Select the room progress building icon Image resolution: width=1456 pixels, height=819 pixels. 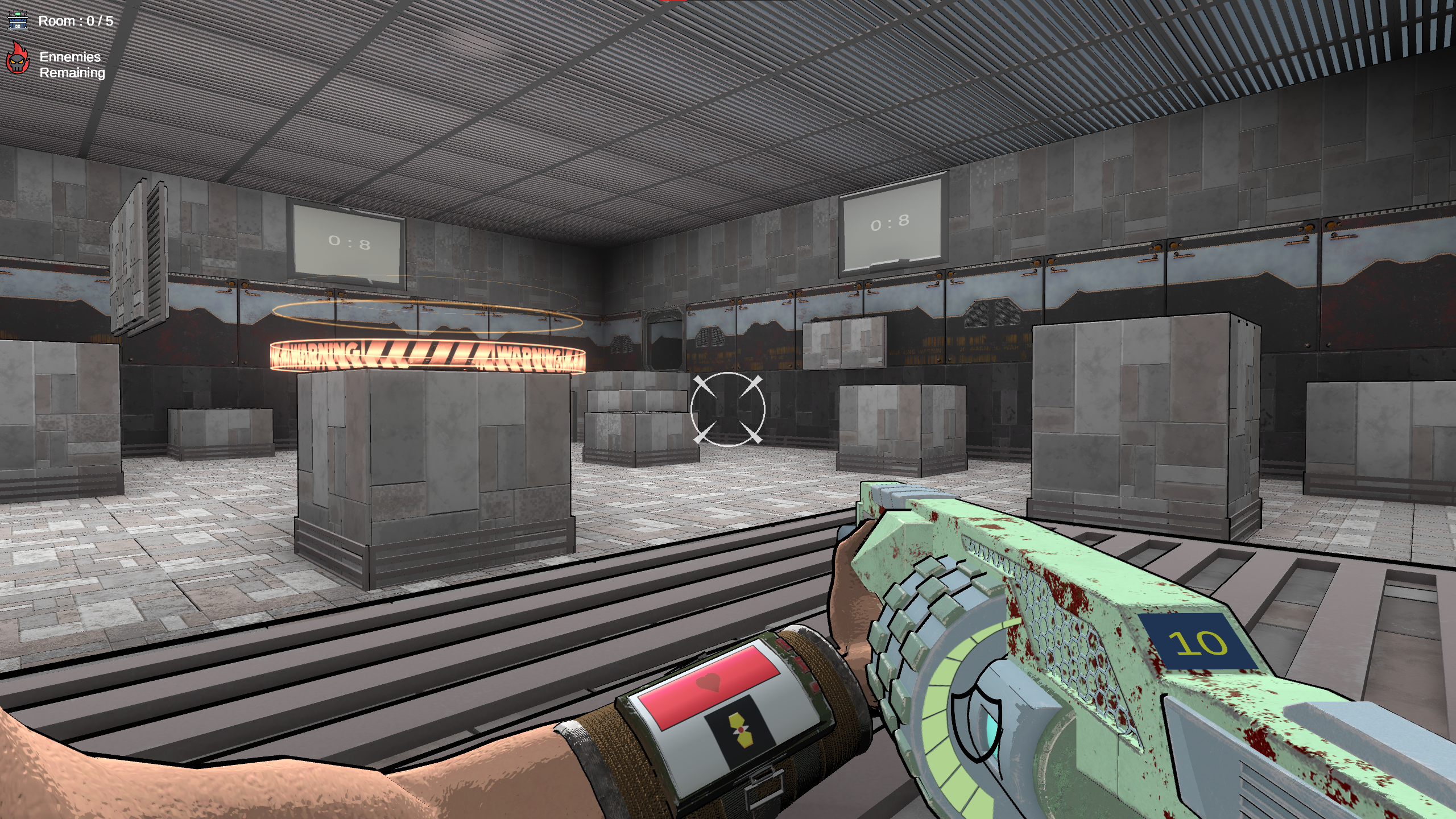coord(18,21)
